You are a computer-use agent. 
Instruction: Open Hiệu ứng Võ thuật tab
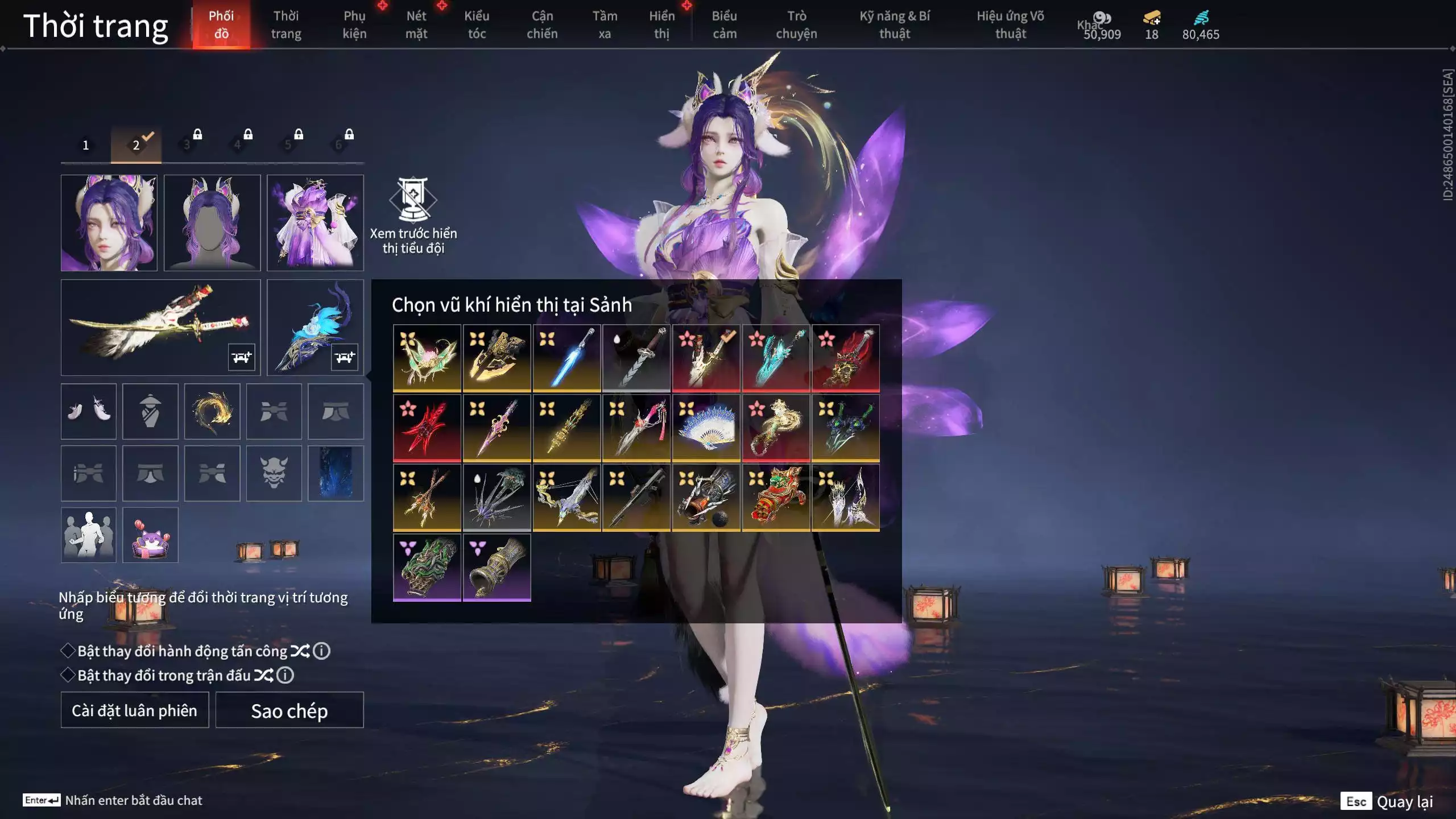[1010, 25]
